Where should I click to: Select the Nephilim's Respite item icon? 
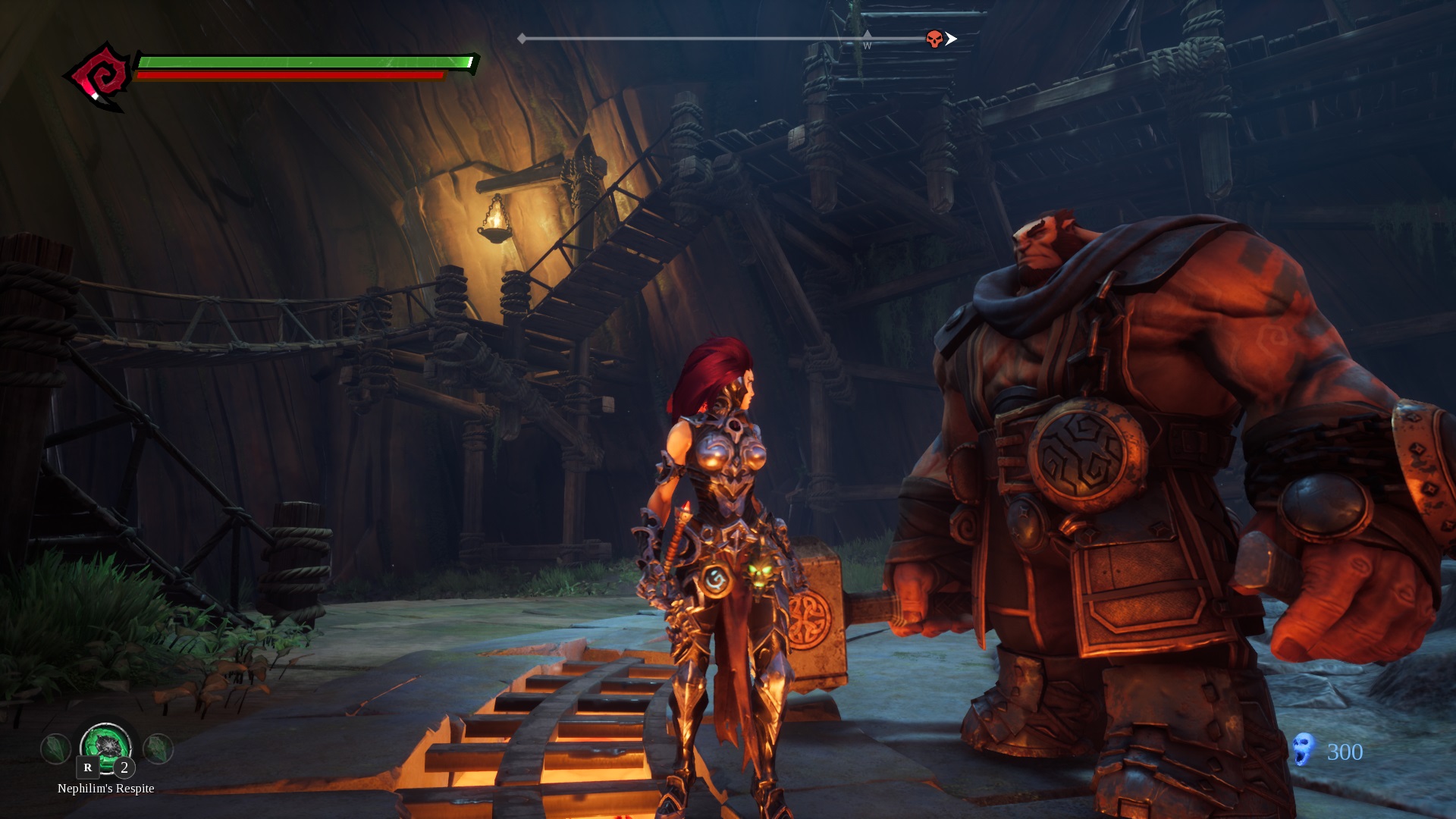click(106, 745)
